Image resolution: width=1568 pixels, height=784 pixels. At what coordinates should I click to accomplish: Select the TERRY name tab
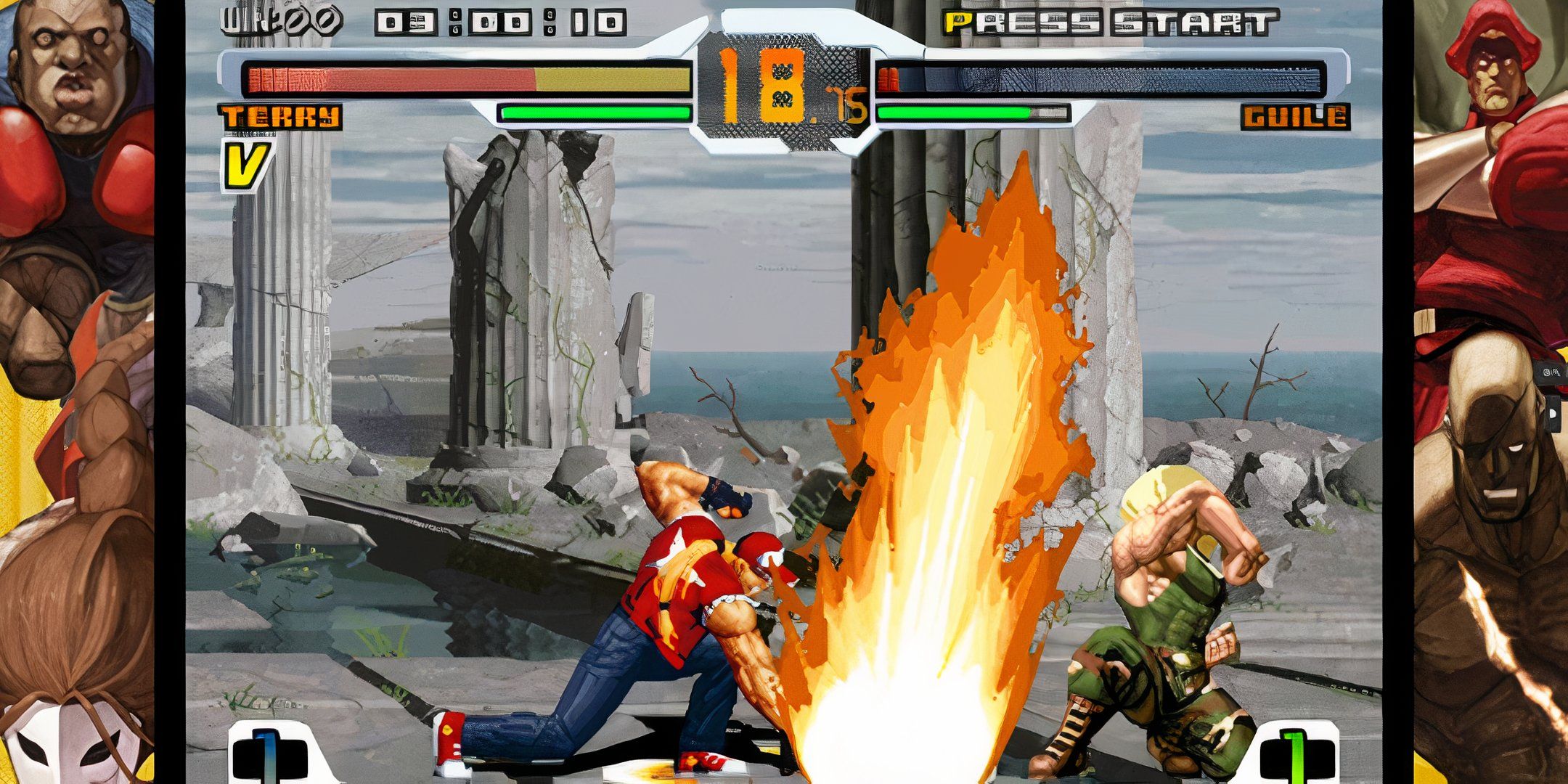click(x=282, y=116)
